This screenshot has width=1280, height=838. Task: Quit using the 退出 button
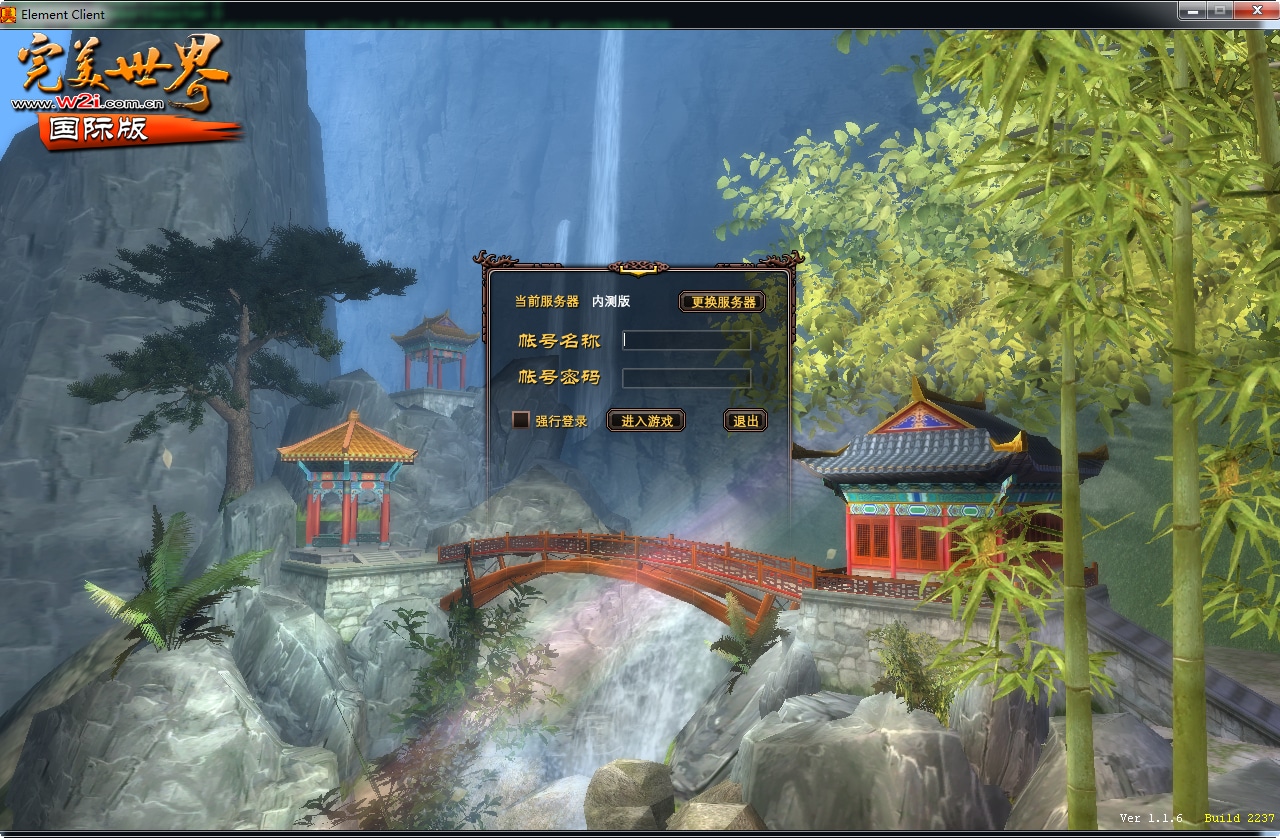pos(745,421)
